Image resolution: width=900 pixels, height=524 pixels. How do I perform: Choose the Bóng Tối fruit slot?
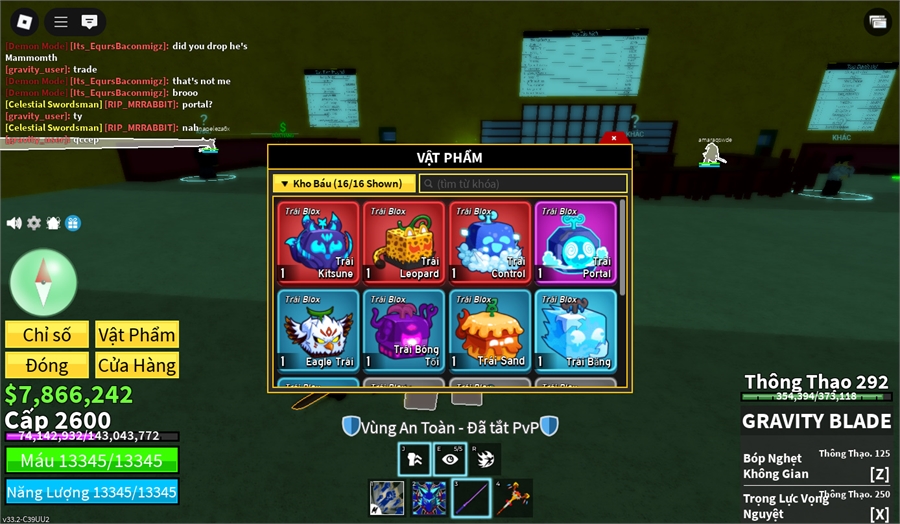coord(404,330)
